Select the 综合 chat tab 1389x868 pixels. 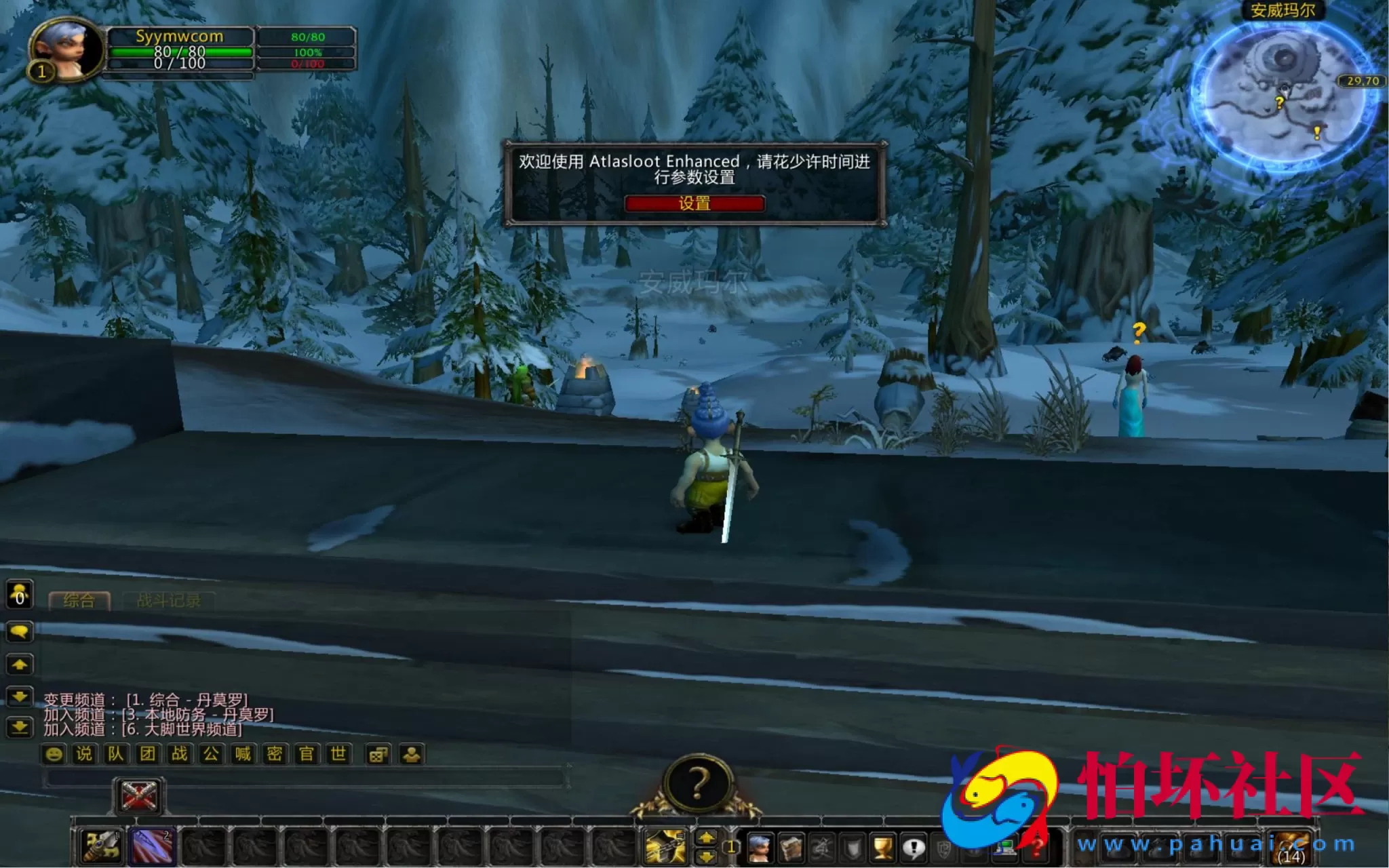(80, 599)
